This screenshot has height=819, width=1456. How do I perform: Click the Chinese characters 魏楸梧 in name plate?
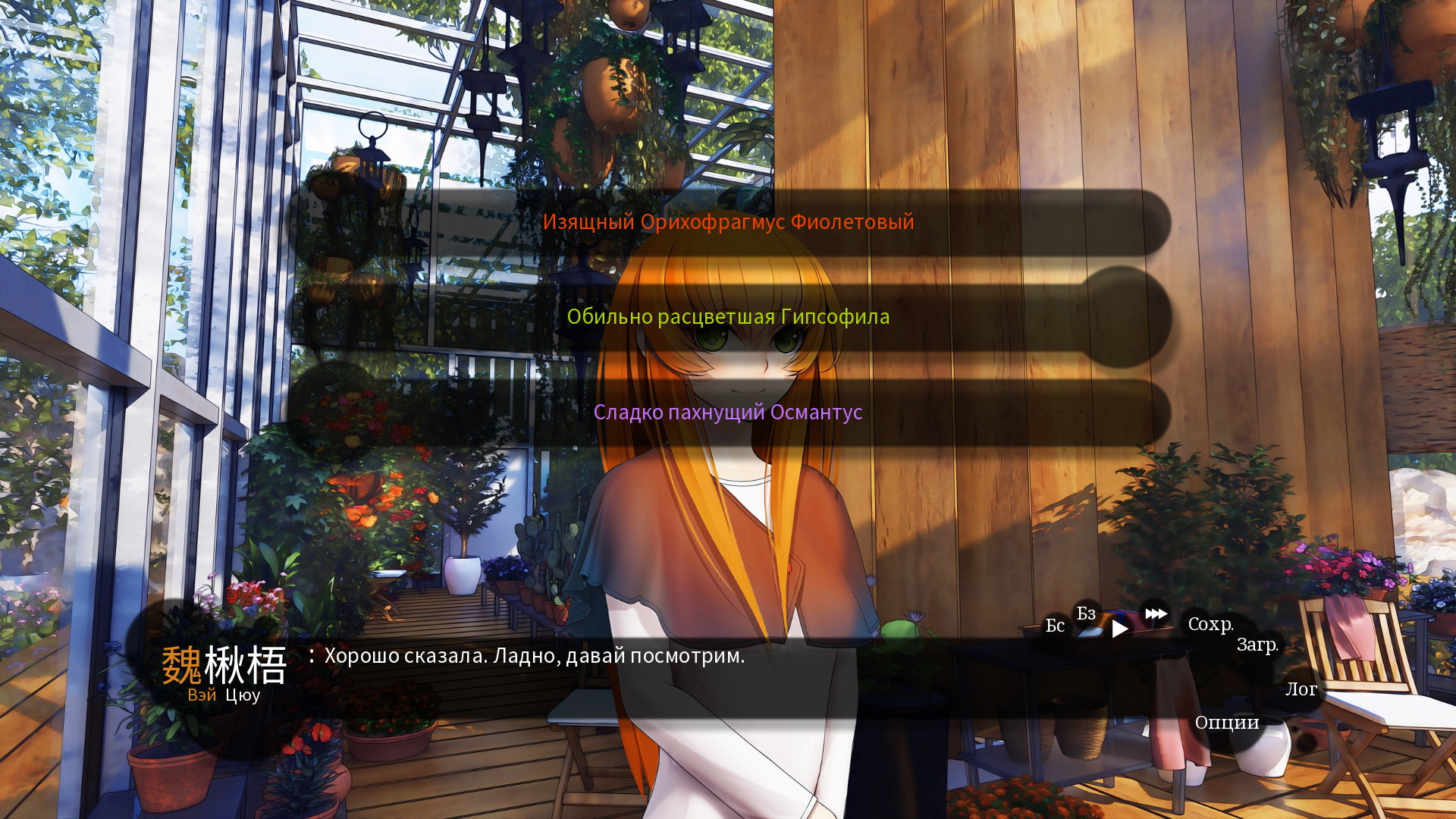pos(222,666)
